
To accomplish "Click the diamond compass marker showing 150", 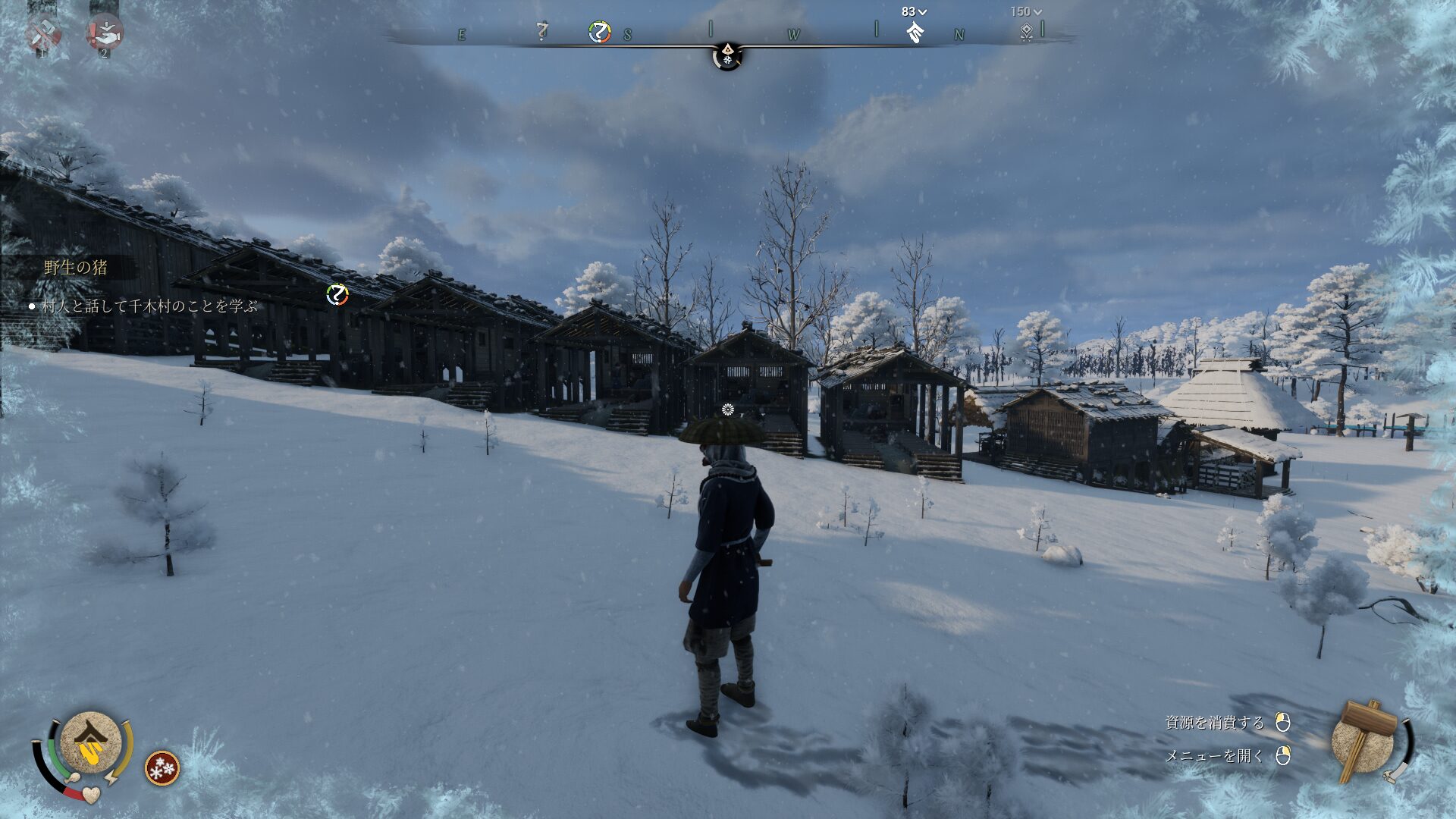I will (1026, 32).
